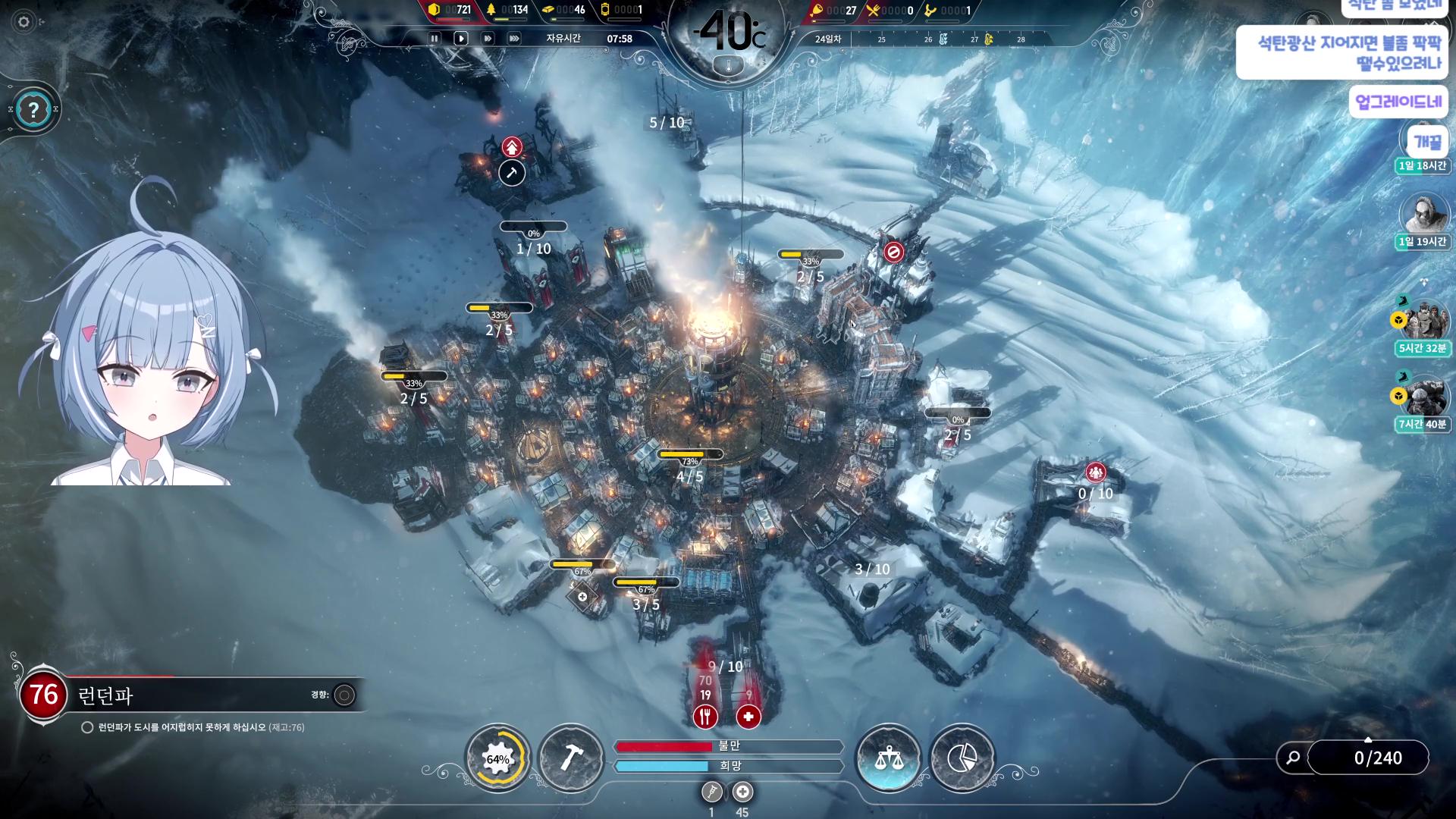Select the expedition group returning in 7시간 40분
This screenshot has width=1456, height=819.
tap(1423, 396)
